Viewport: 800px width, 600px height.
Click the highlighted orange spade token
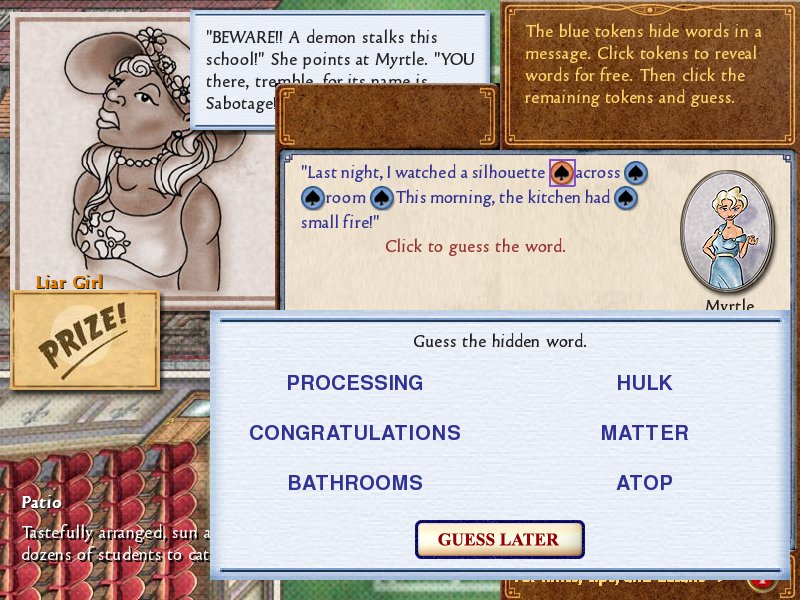pos(562,173)
